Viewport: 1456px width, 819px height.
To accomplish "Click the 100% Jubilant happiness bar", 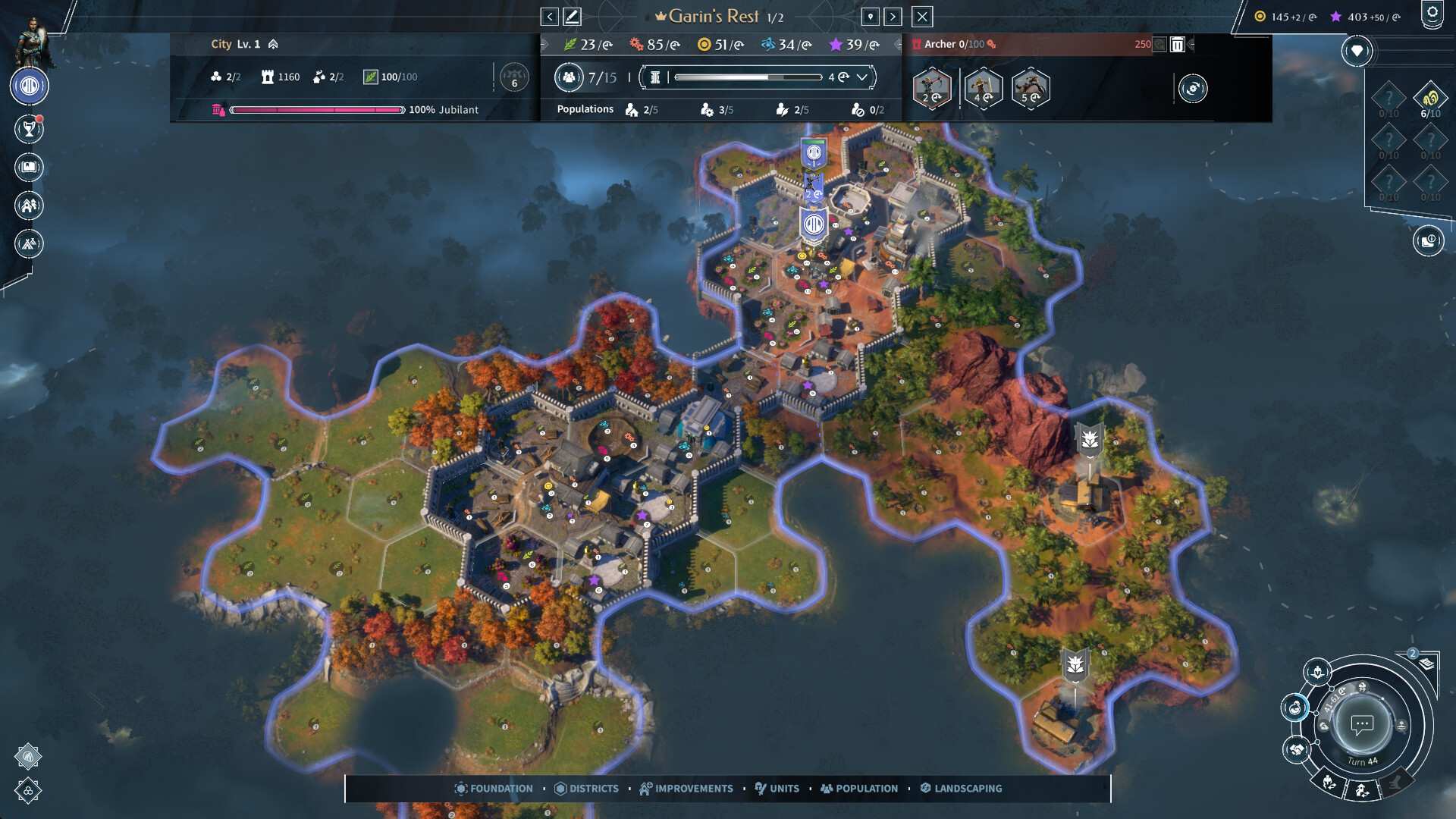I will click(318, 109).
